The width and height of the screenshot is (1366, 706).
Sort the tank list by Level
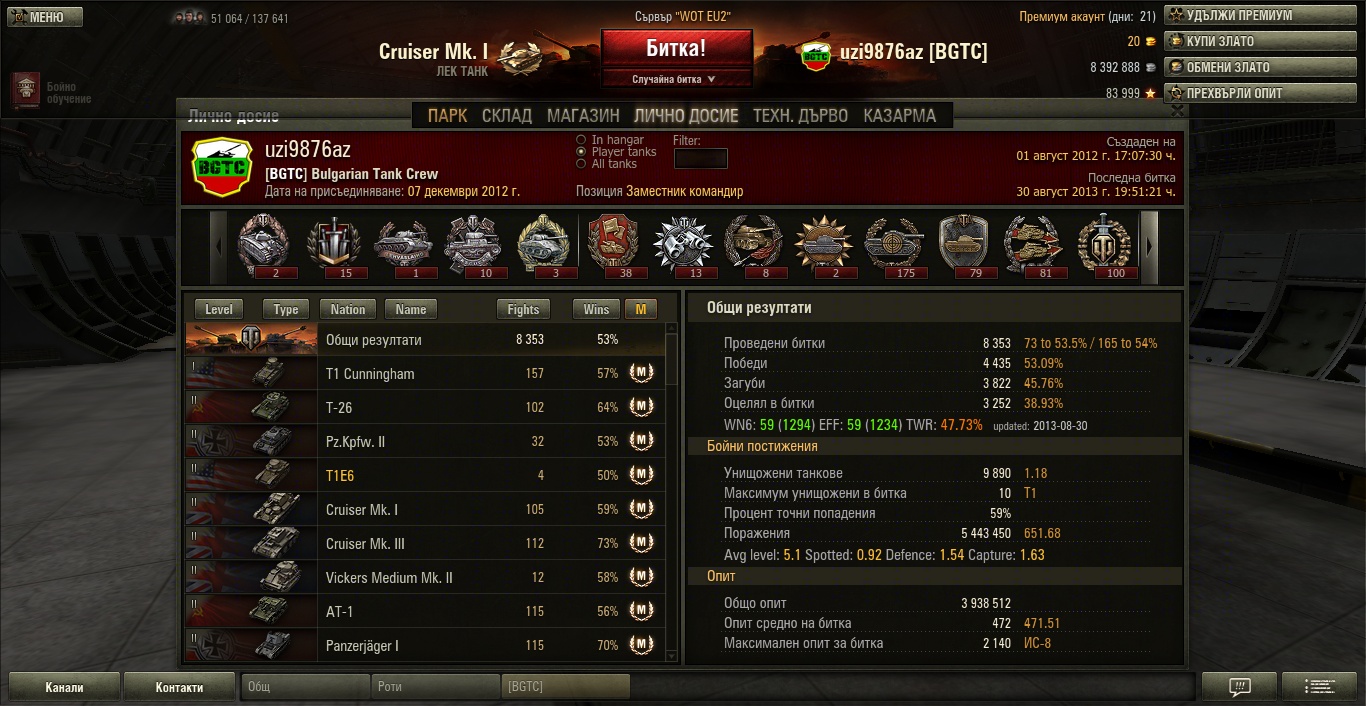218,310
